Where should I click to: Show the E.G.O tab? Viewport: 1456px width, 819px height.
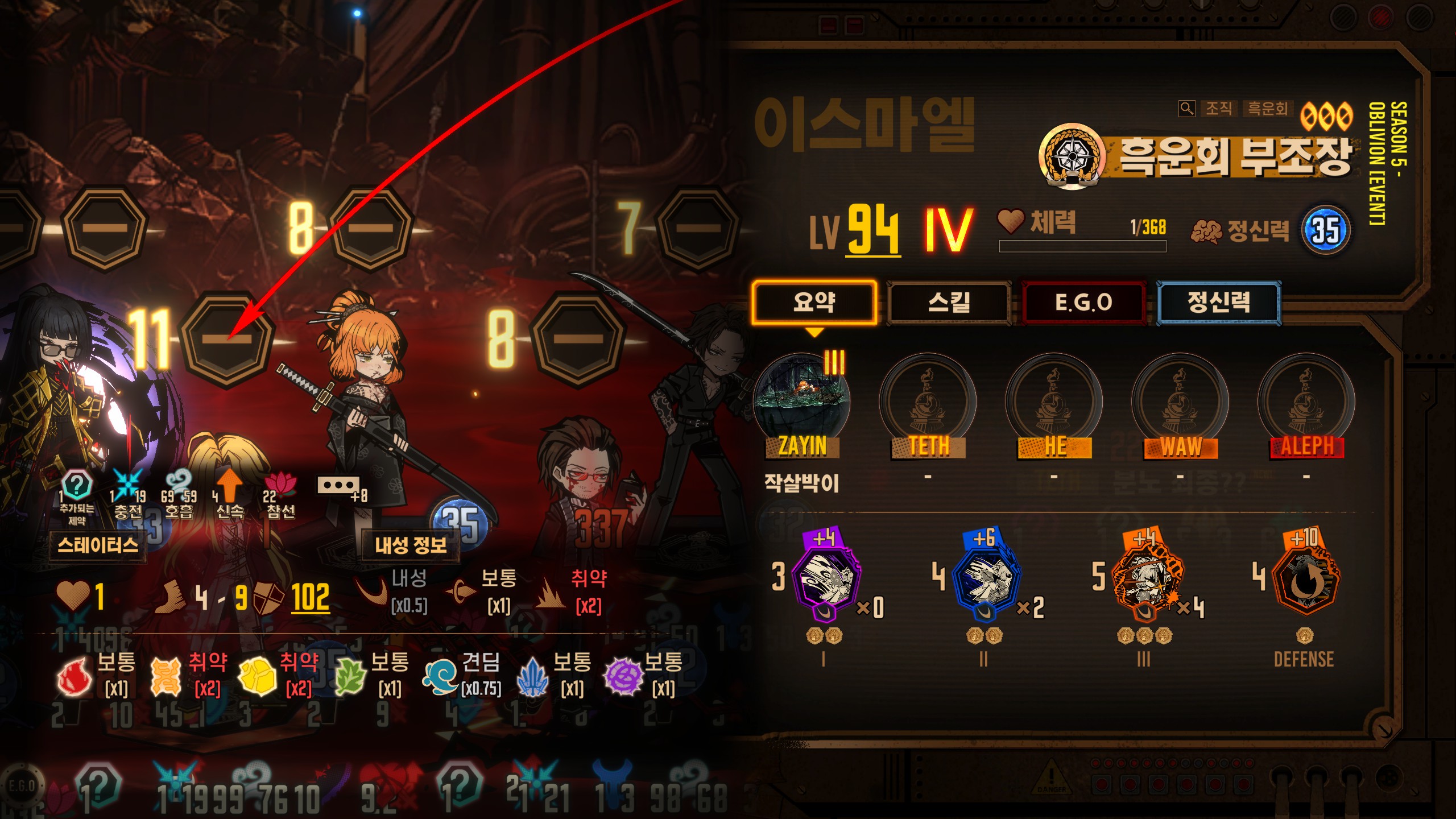click(x=1083, y=302)
